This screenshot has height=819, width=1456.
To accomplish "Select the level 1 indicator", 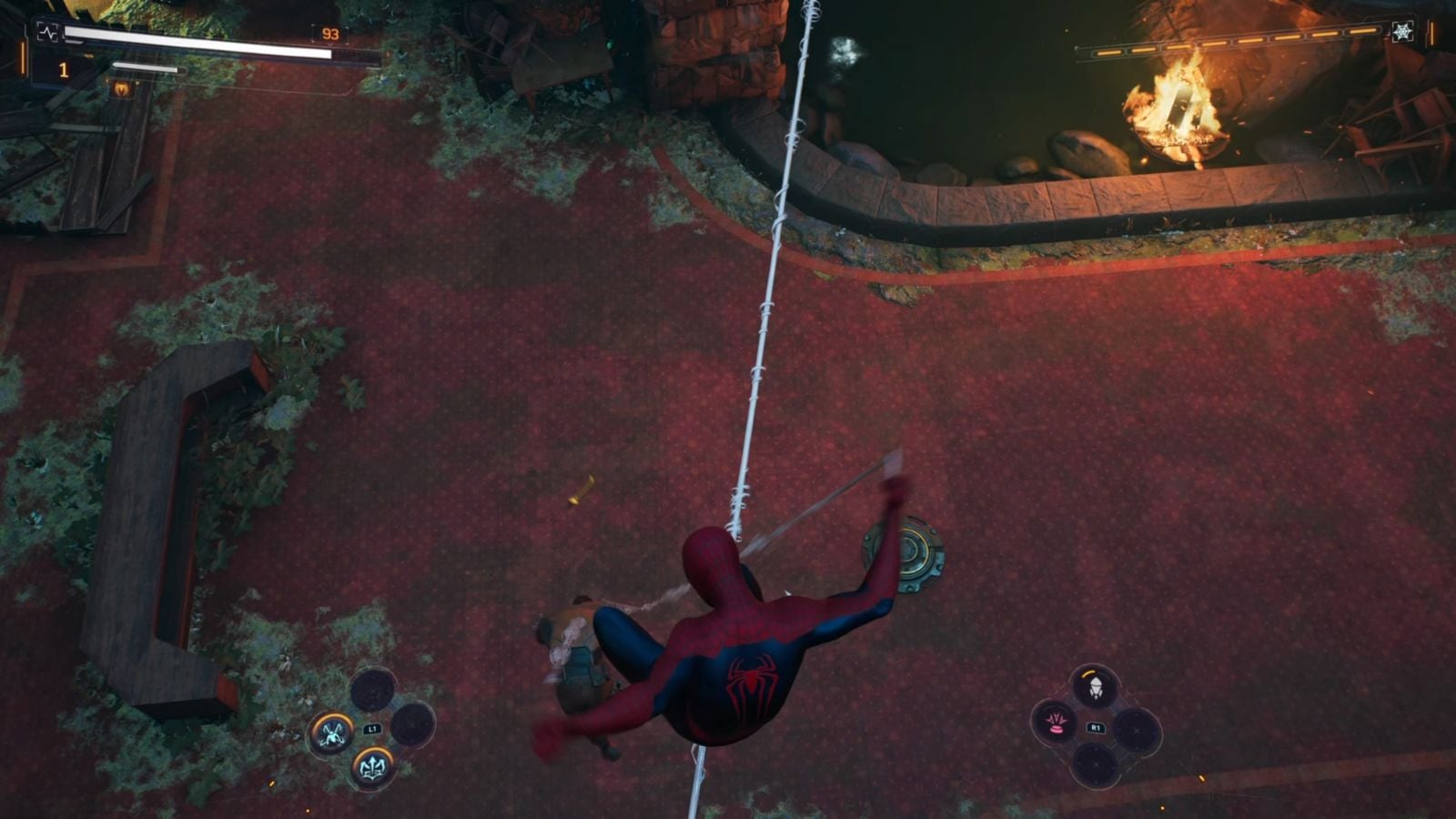I will tap(64, 69).
